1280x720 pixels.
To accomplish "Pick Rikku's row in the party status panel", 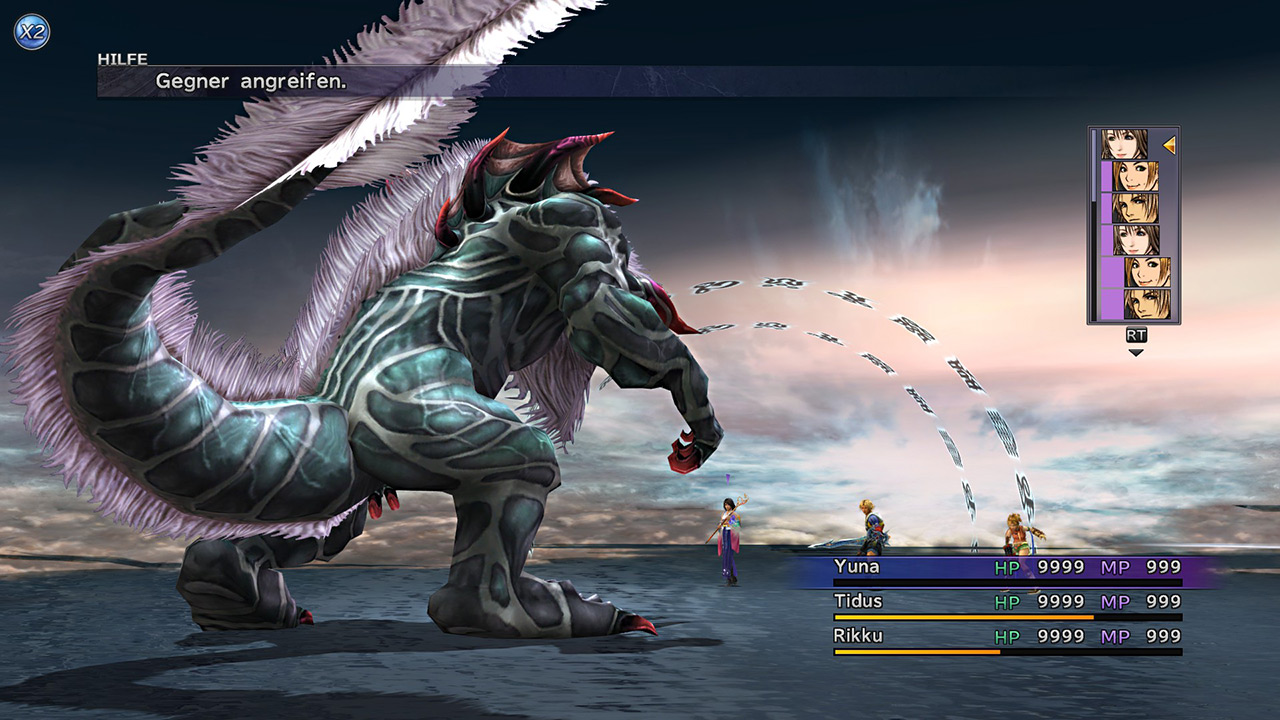I will click(x=1006, y=636).
